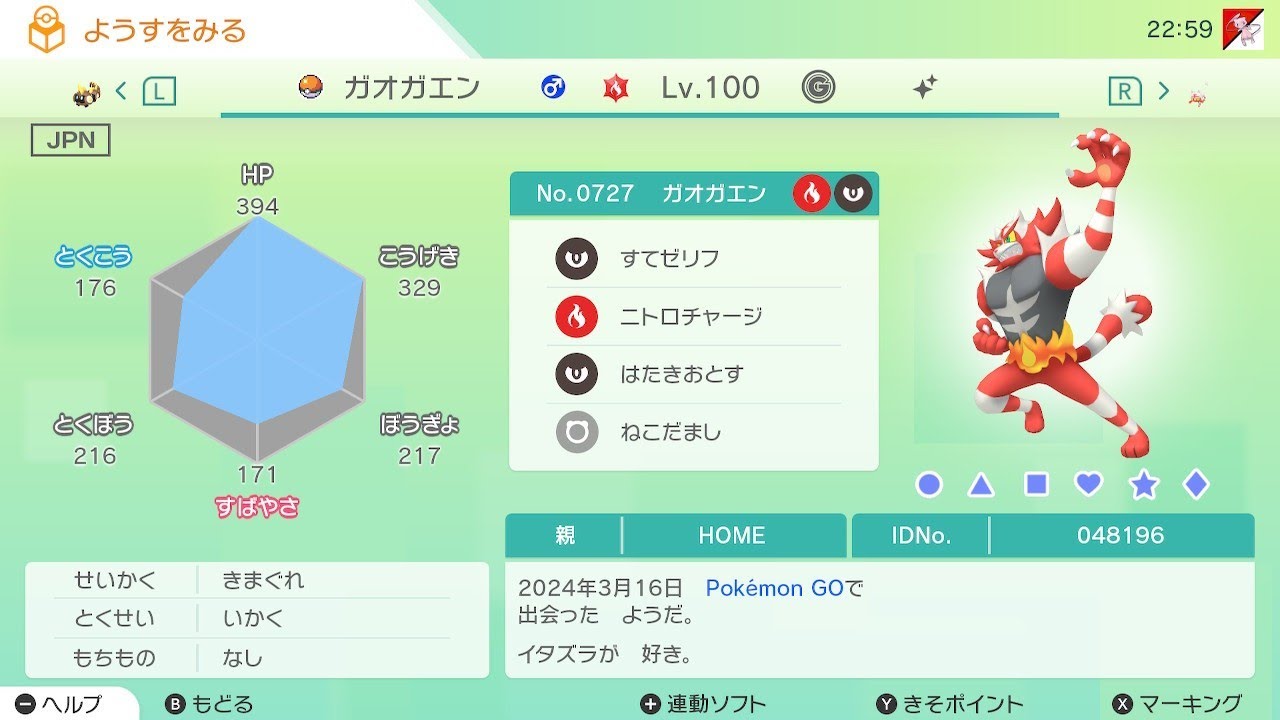Click the Fire-type icon next to ニトロチャージ

575,316
